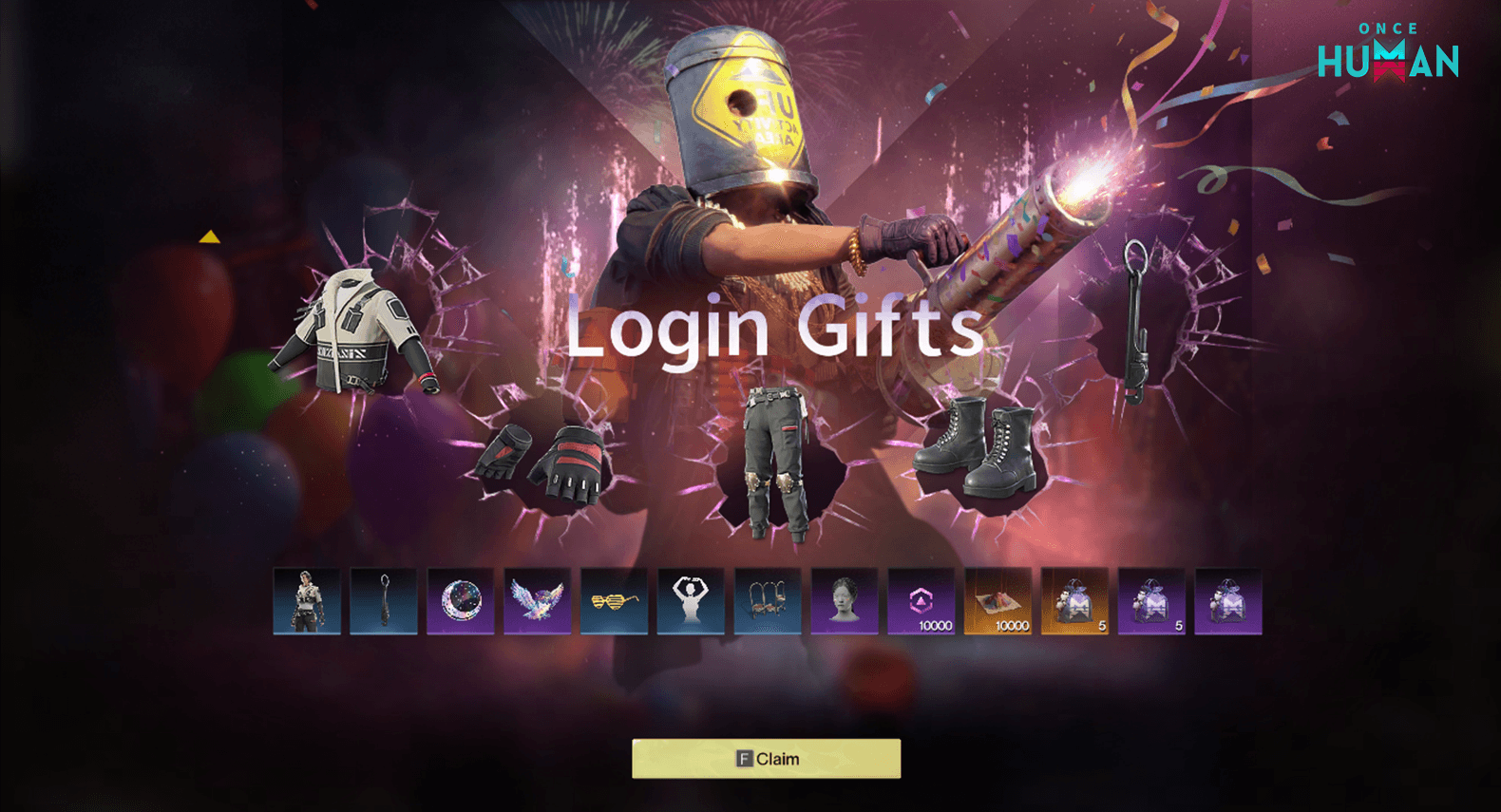This screenshot has width=1501, height=812.
Task: Claim the login gifts
Action: click(x=765, y=758)
